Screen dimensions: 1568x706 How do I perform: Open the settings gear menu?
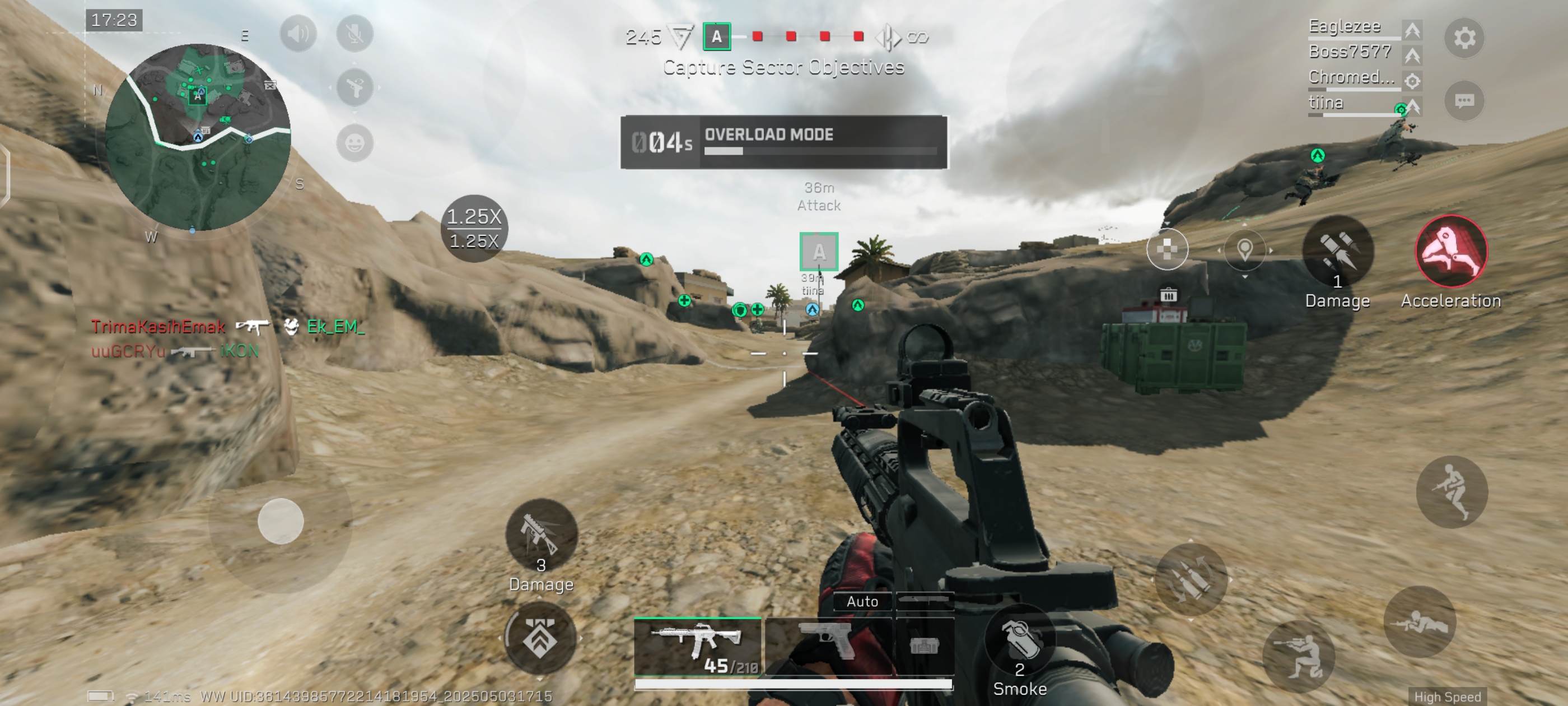point(1464,38)
